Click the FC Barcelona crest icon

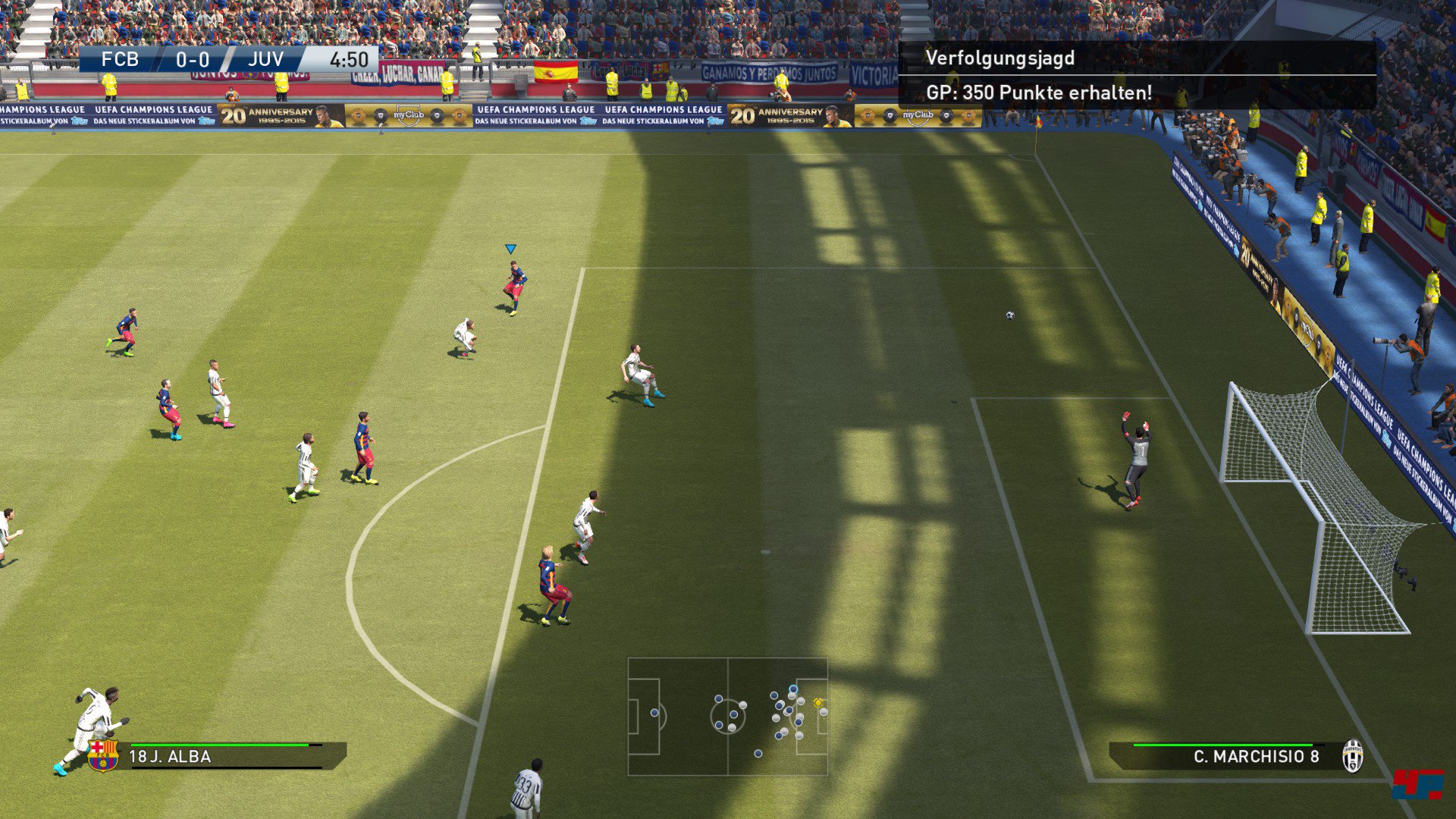[x=103, y=755]
